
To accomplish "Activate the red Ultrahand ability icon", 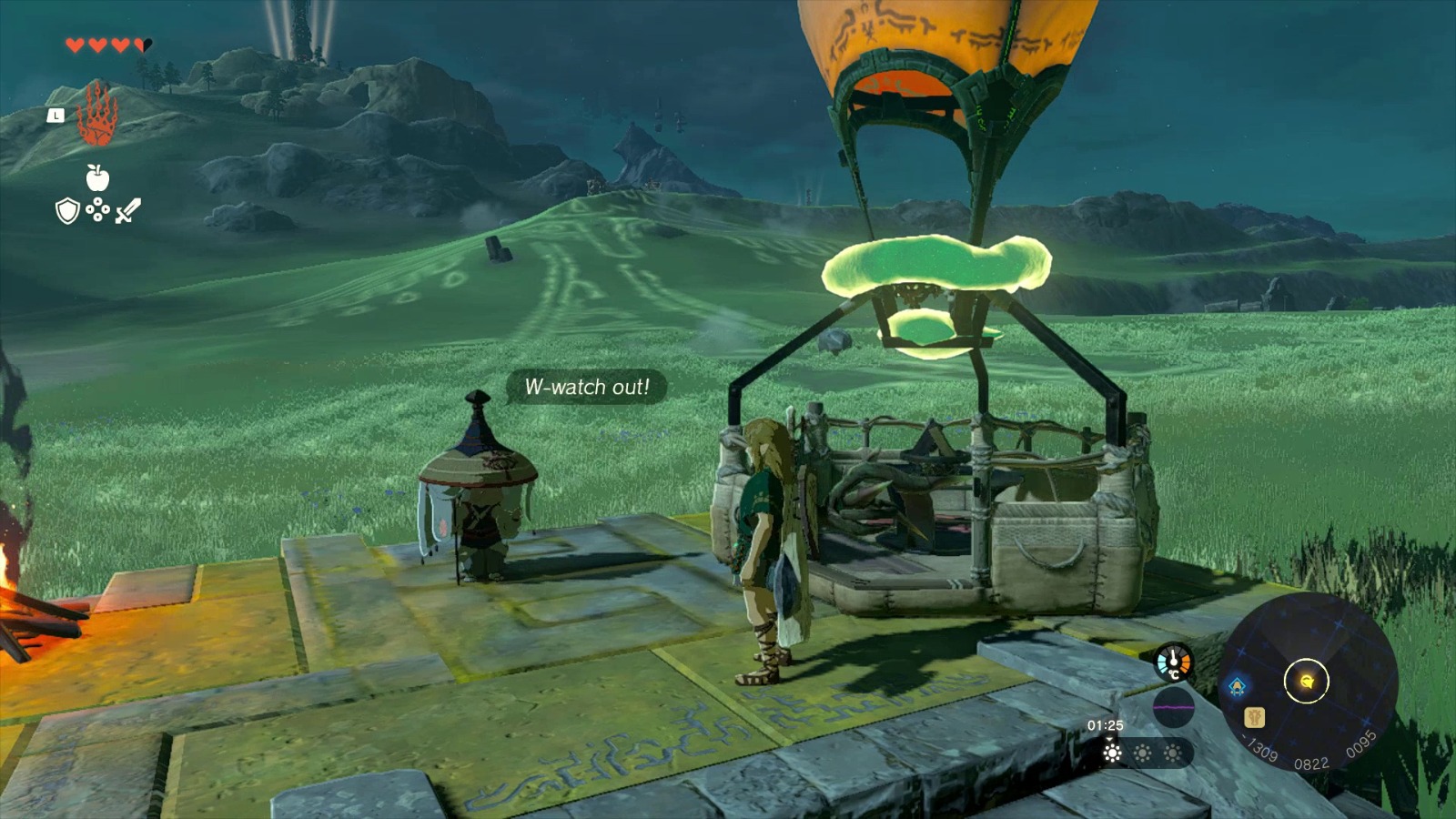I will click(96, 114).
